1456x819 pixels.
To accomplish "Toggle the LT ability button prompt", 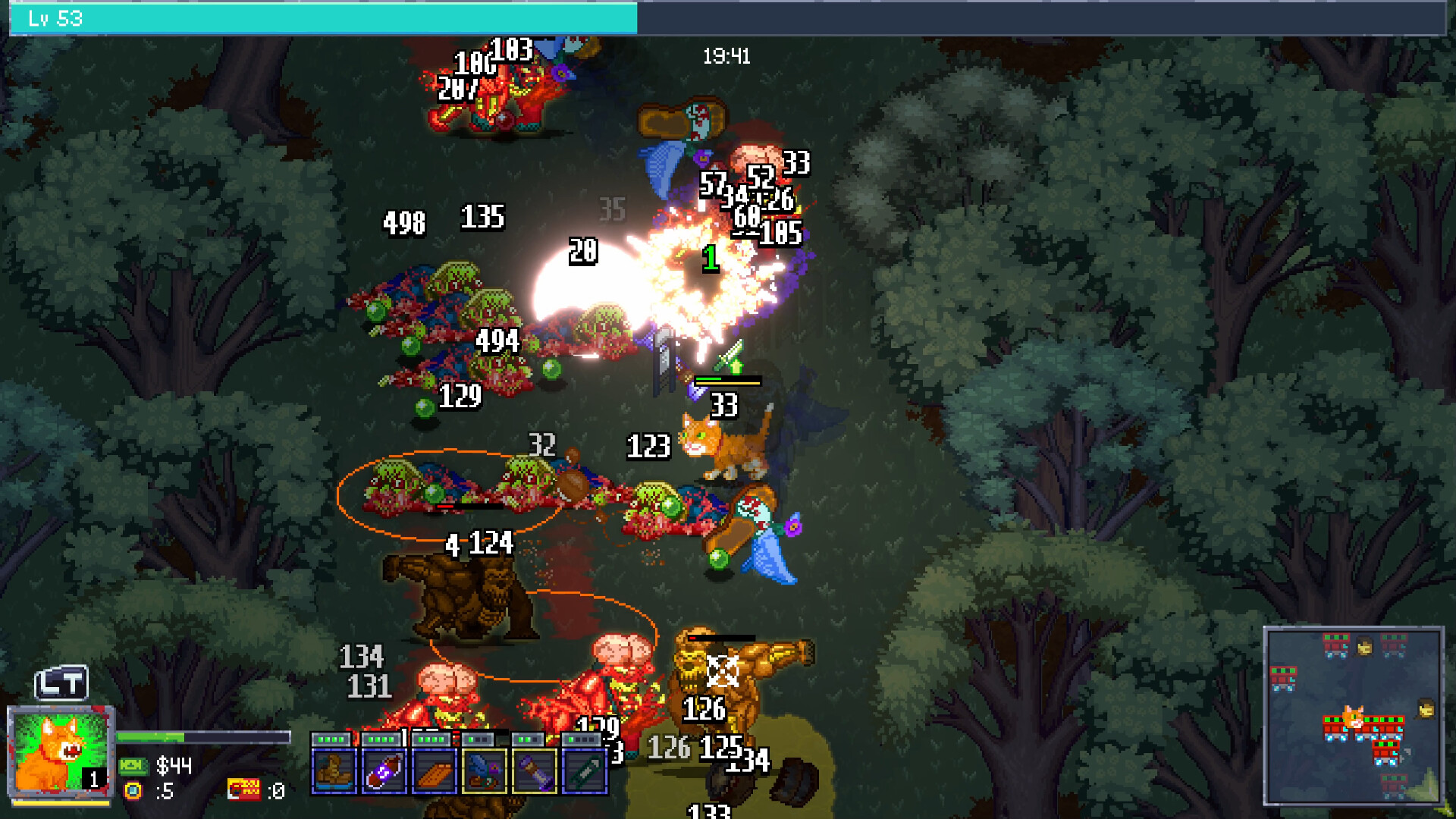I will click(x=61, y=684).
